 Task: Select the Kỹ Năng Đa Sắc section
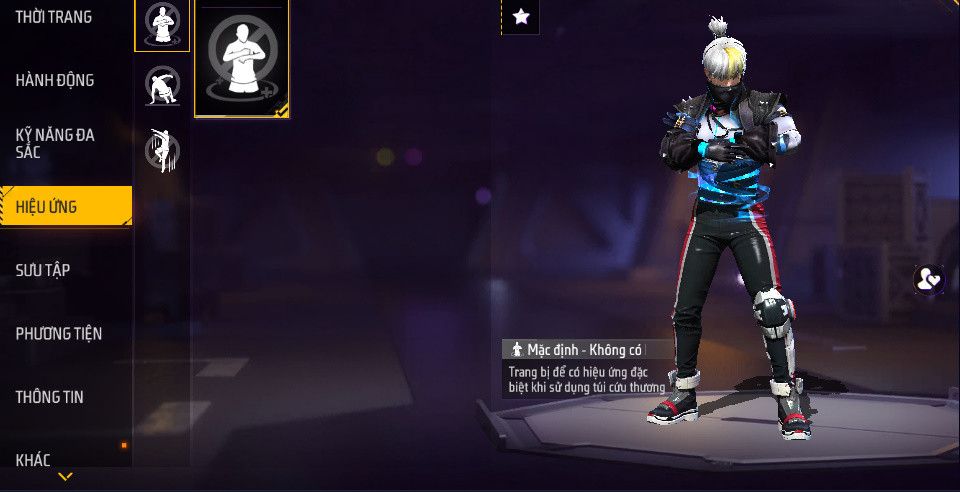pos(55,143)
